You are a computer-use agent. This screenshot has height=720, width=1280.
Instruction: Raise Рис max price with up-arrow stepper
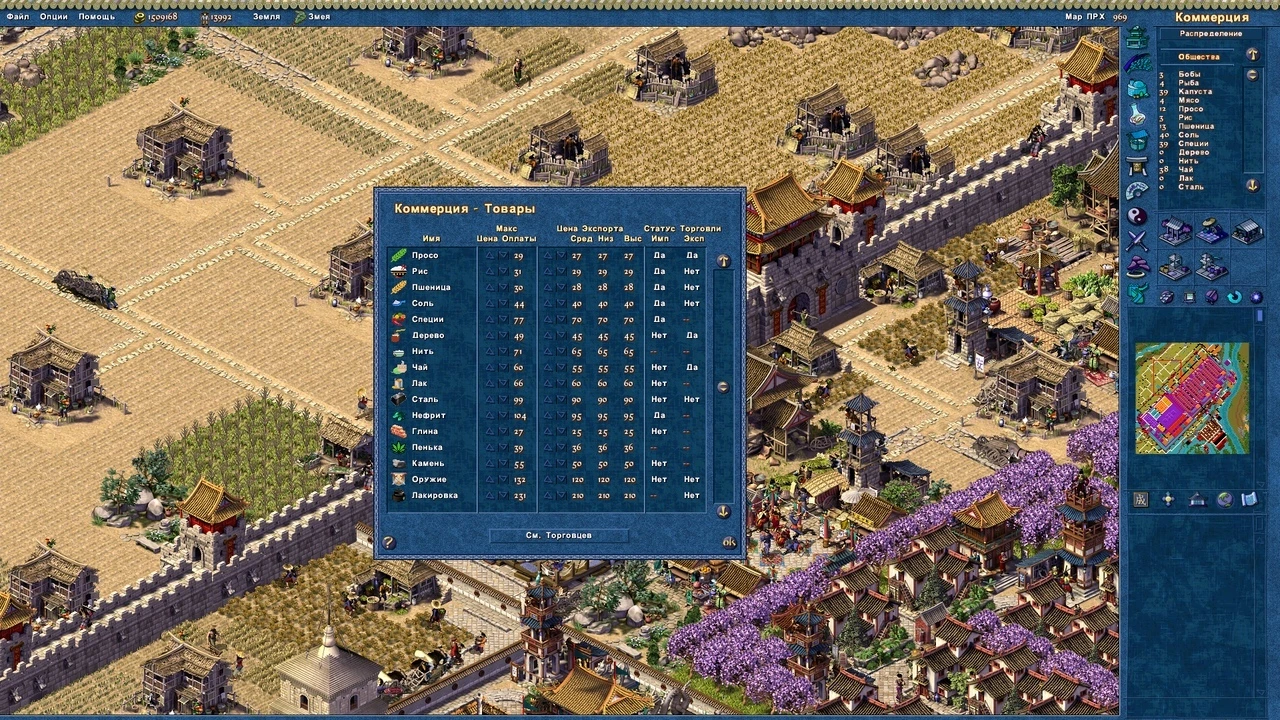(x=489, y=271)
